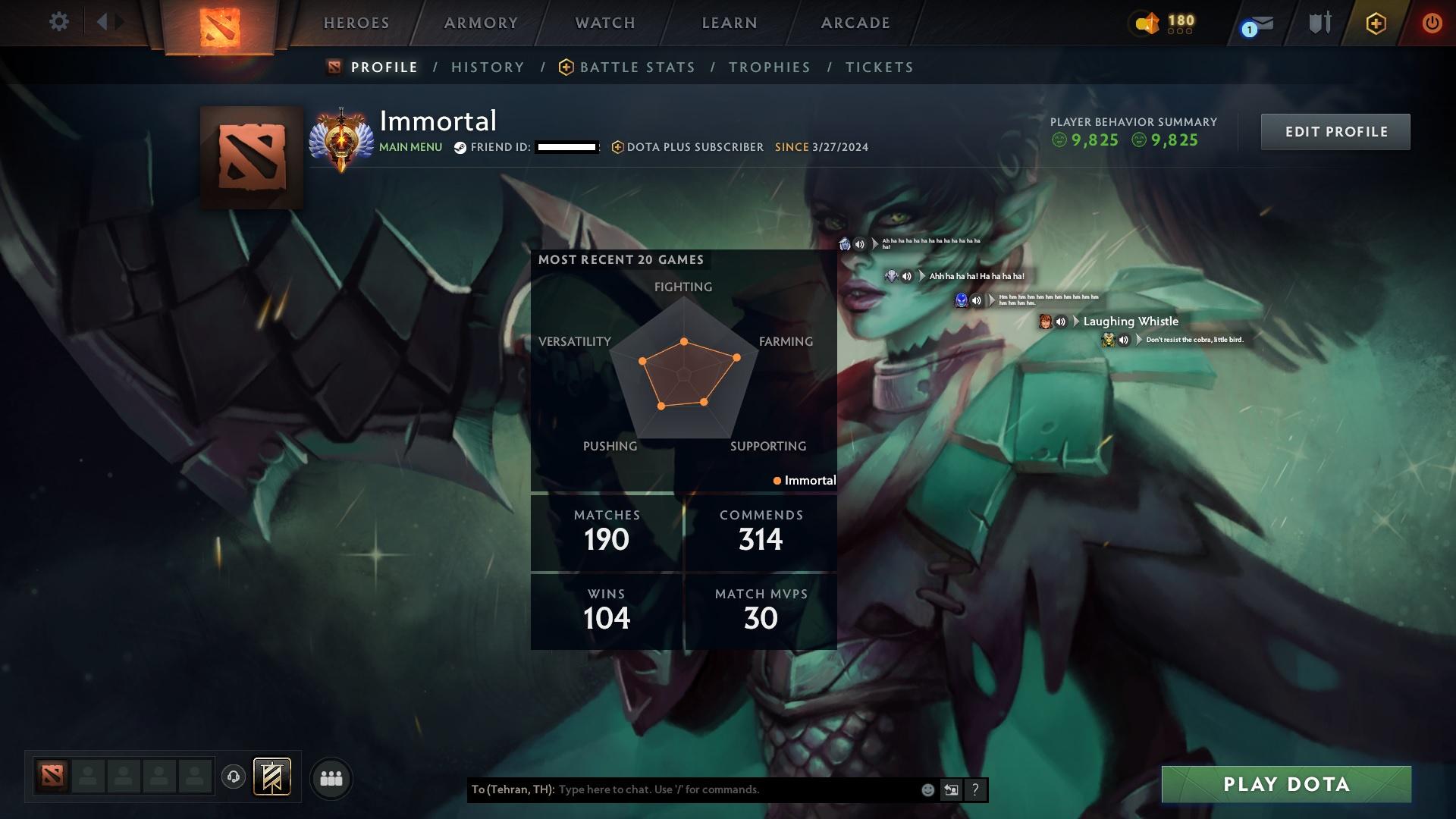Screen dimensions: 1456x819
Task: Mute the Laughing Whistle voice line
Action: tap(1061, 322)
